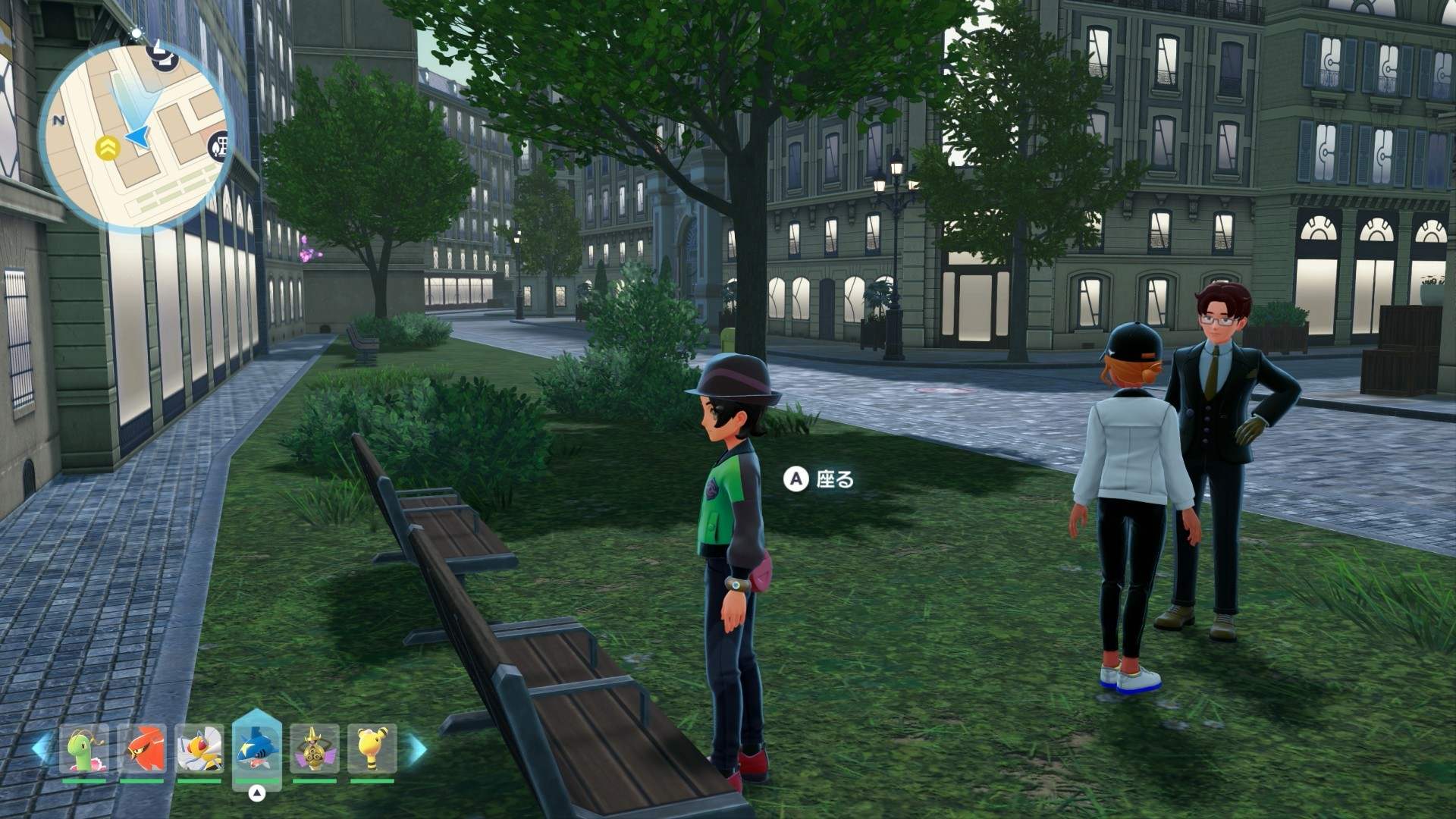Screen dimensions: 1456x819
Task: Choose the Ampharos party slot
Action: 372,748
